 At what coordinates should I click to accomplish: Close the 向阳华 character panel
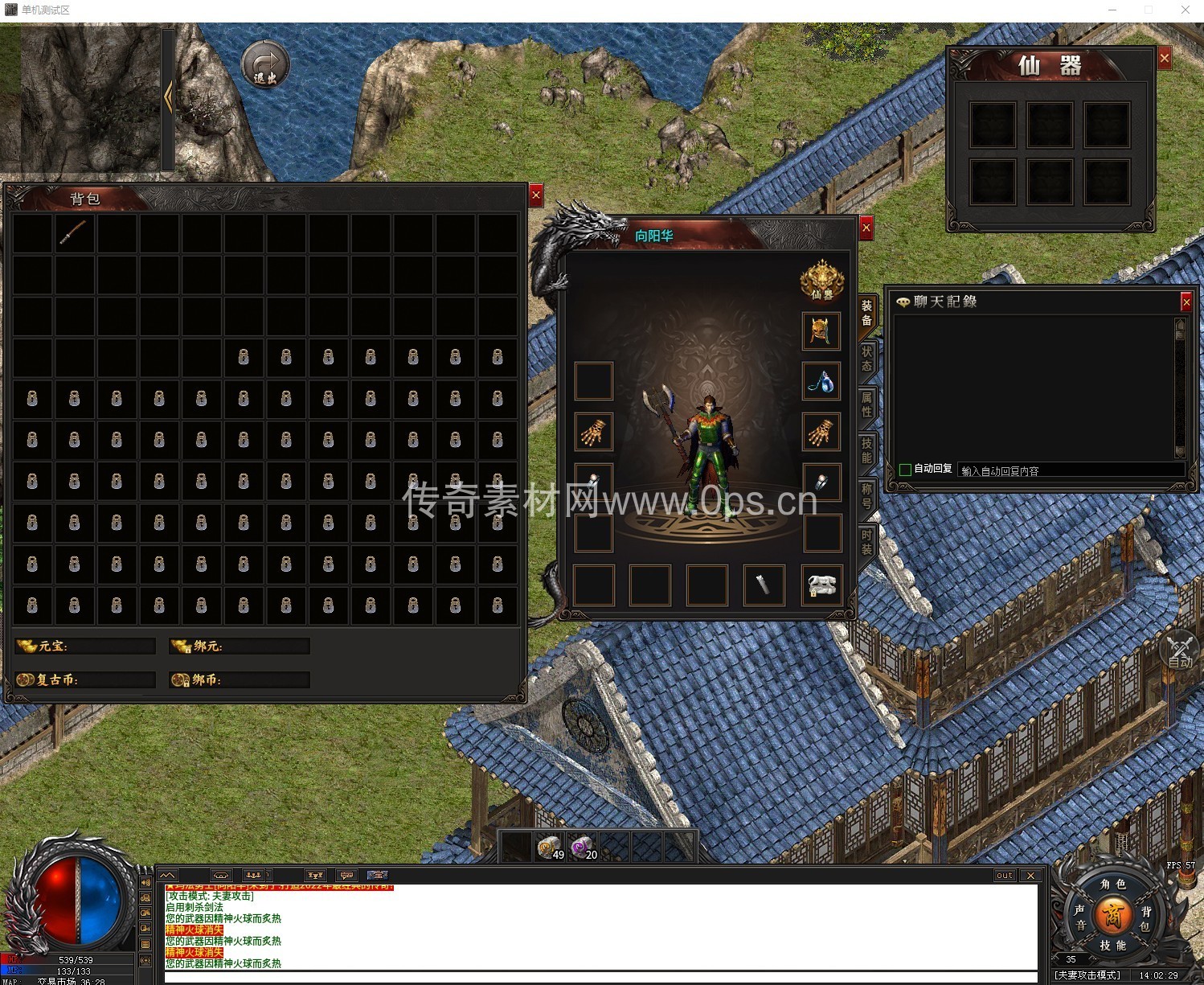point(866,228)
